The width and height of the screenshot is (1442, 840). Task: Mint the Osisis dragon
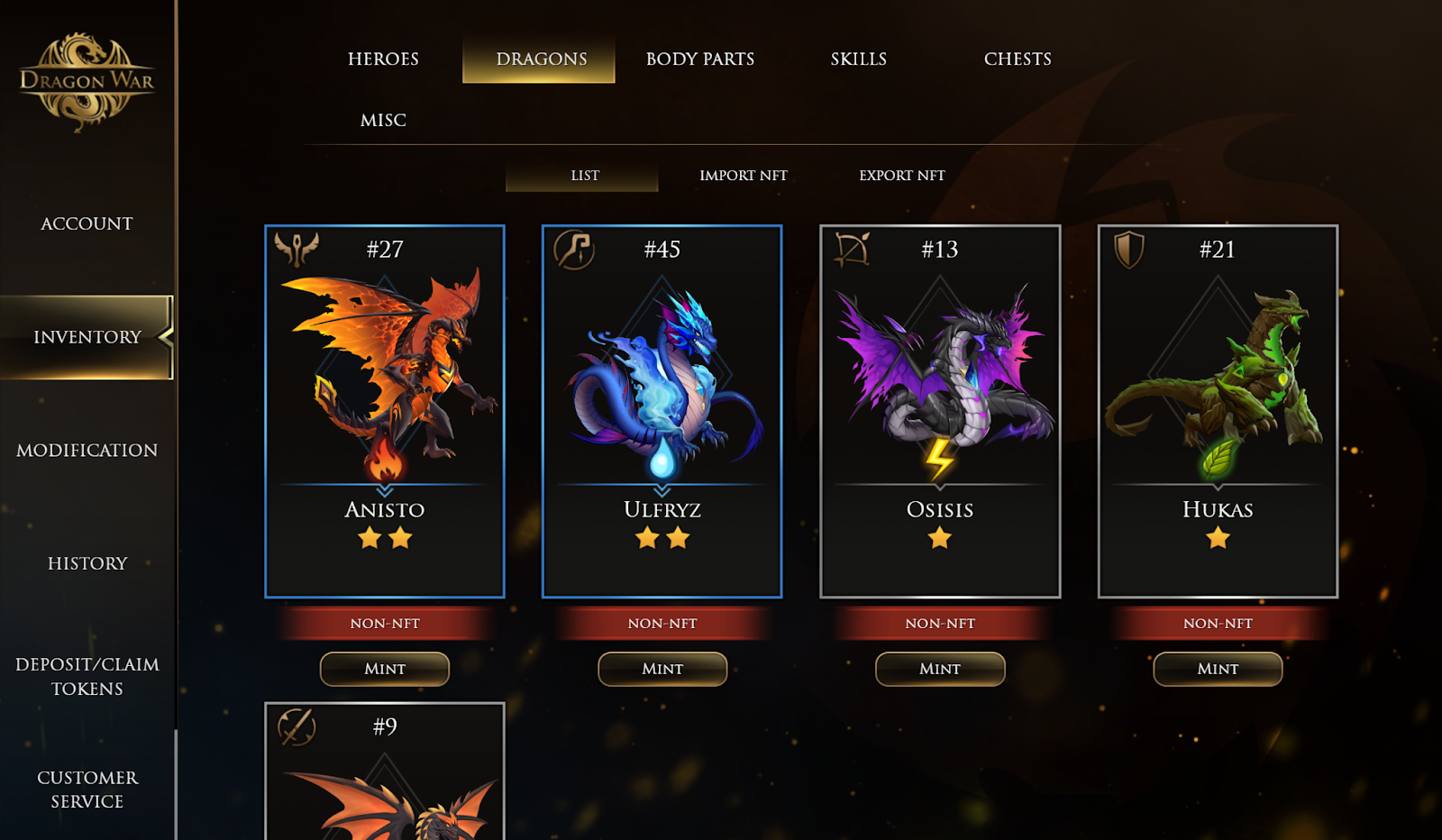[940, 669]
